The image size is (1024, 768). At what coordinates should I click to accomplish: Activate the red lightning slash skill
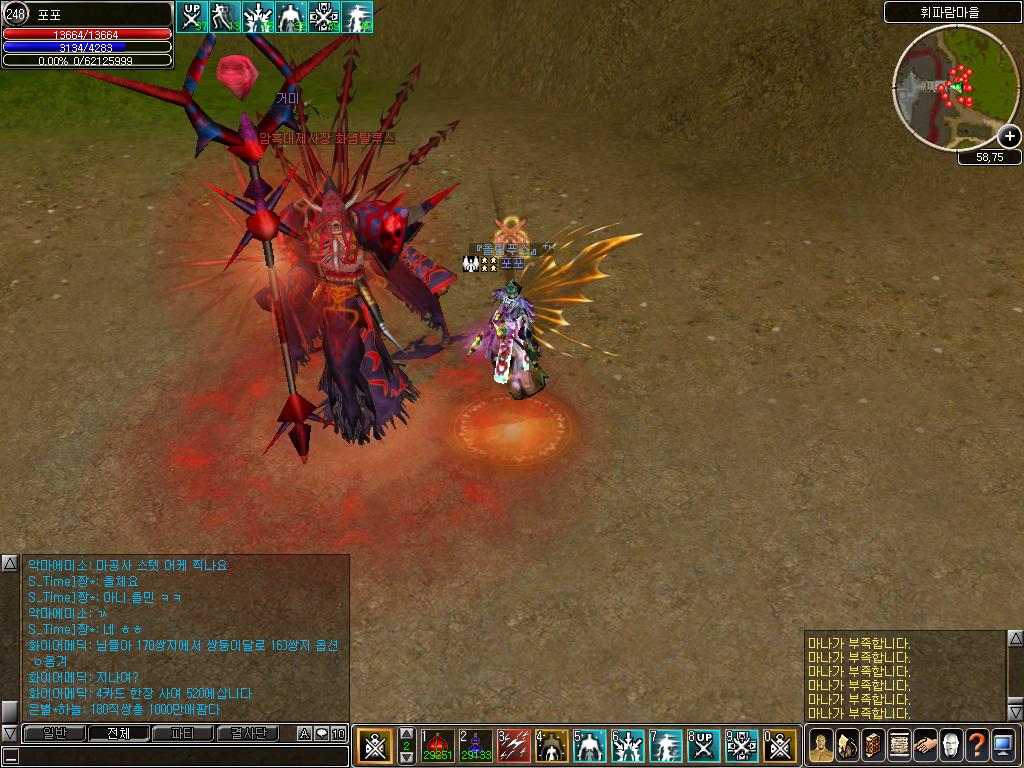point(514,745)
